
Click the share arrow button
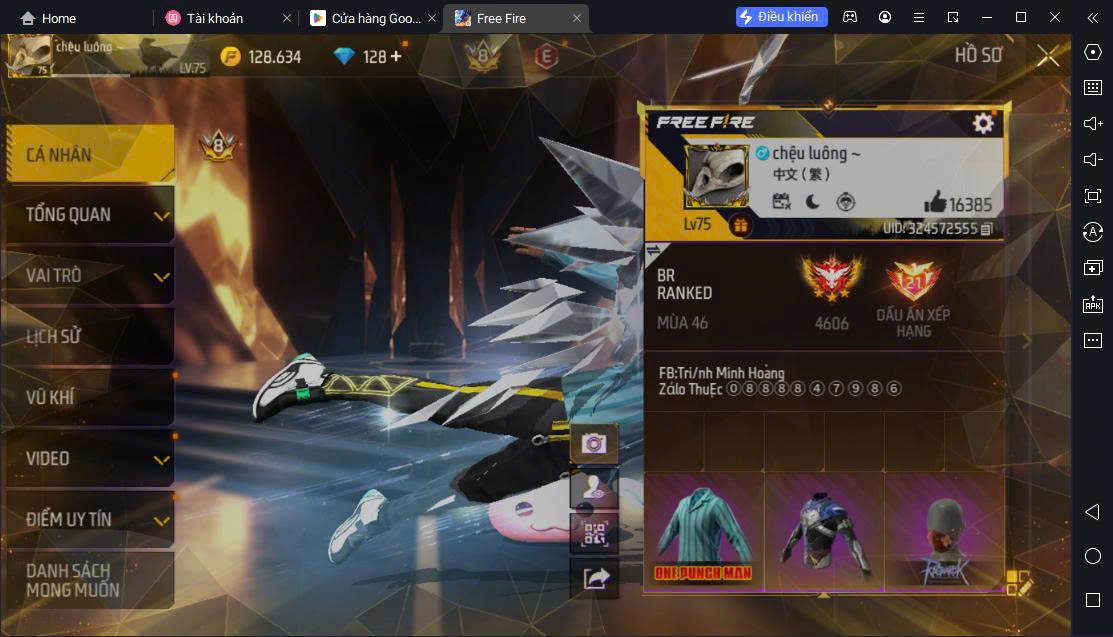pos(594,578)
